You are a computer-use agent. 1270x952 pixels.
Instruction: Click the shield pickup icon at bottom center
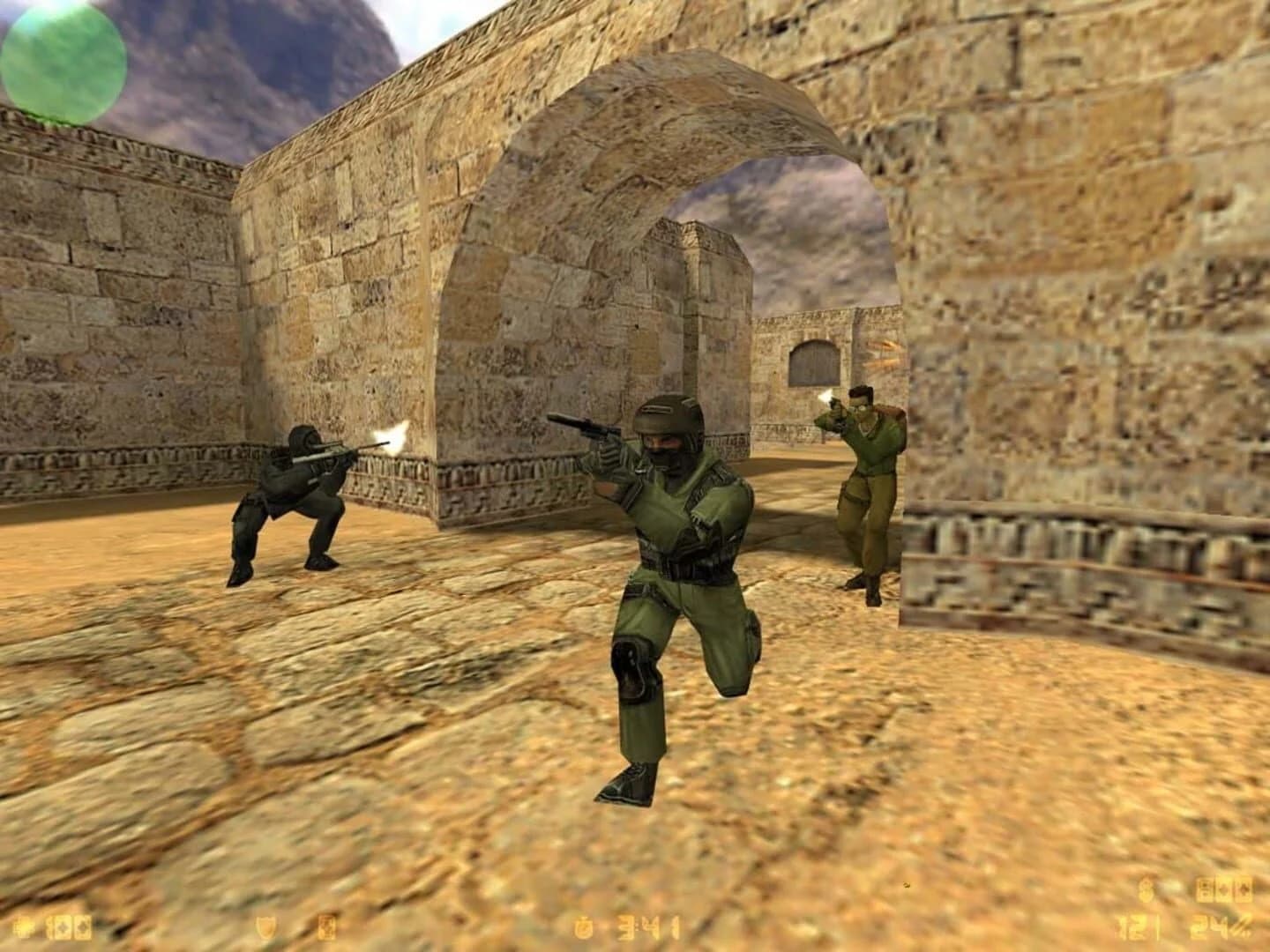[x=265, y=926]
